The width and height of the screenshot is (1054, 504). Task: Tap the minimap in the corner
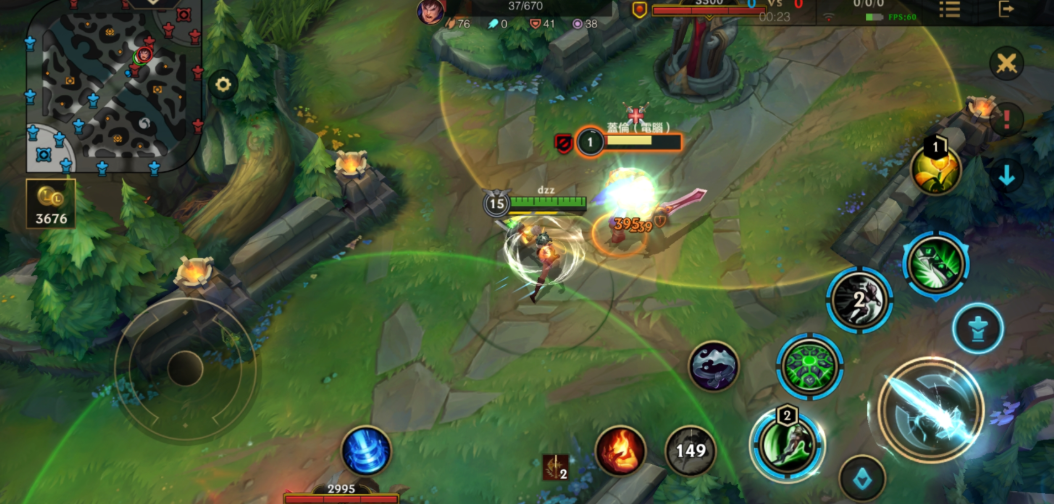[110, 85]
